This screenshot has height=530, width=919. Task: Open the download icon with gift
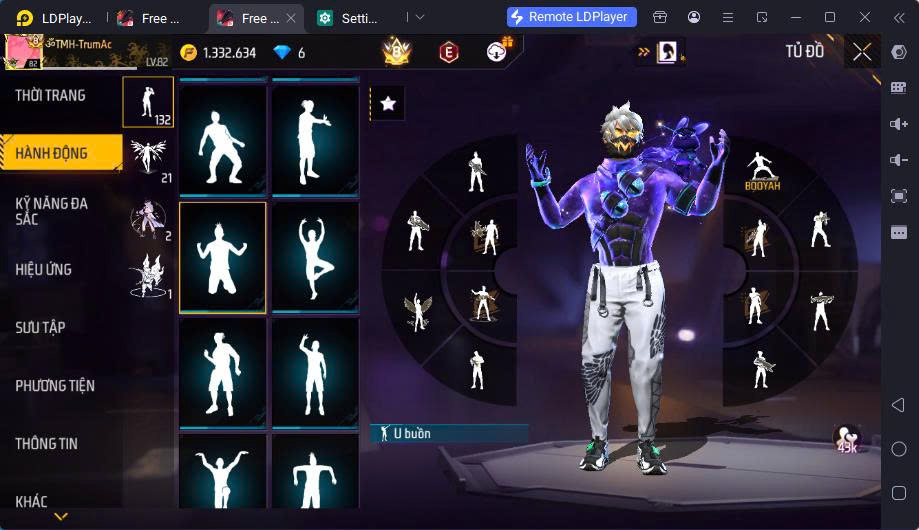(499, 51)
